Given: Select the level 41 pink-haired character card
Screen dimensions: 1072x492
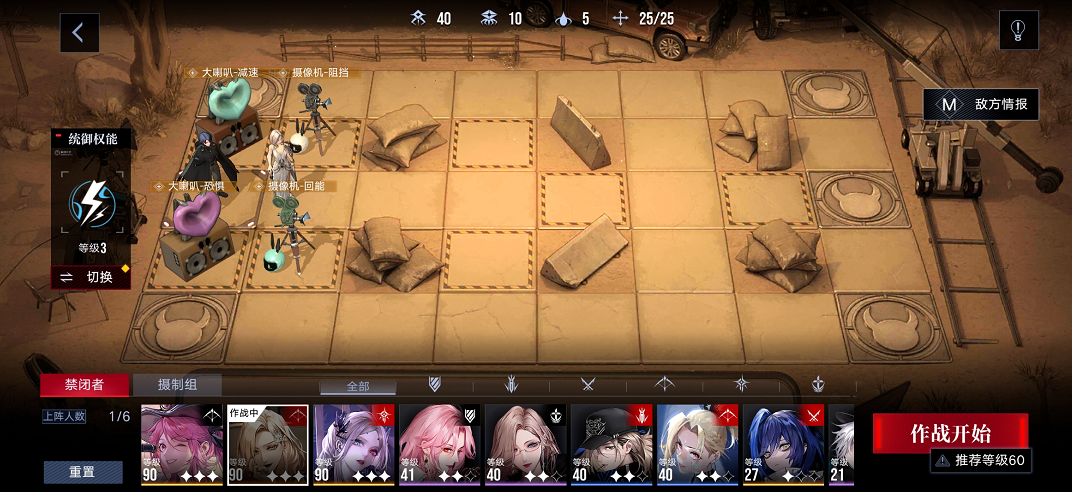Looking at the screenshot, I should pos(439,445).
